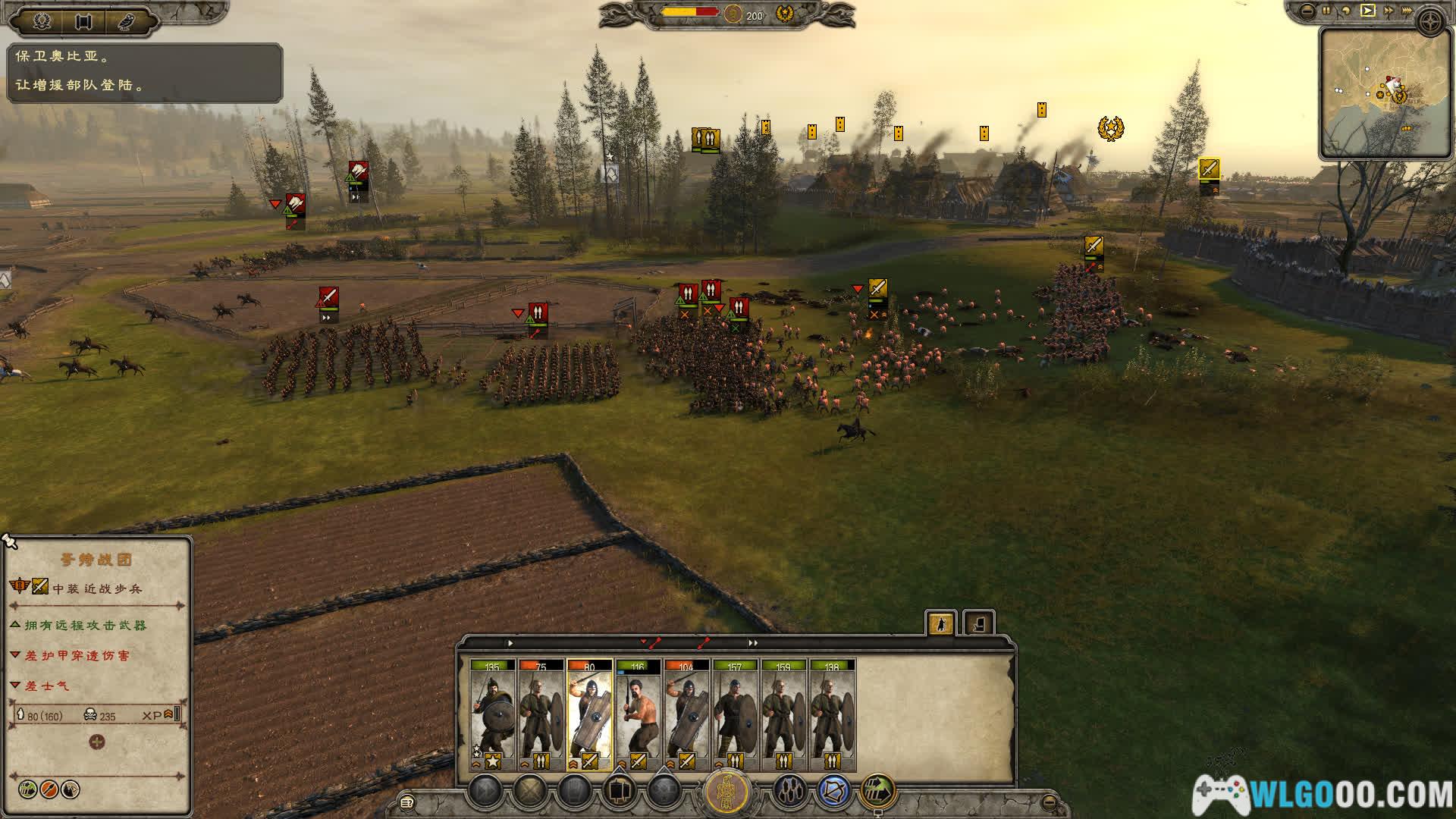1456x819 pixels.
Task: Select normal play speed
Action: pos(1367,11)
